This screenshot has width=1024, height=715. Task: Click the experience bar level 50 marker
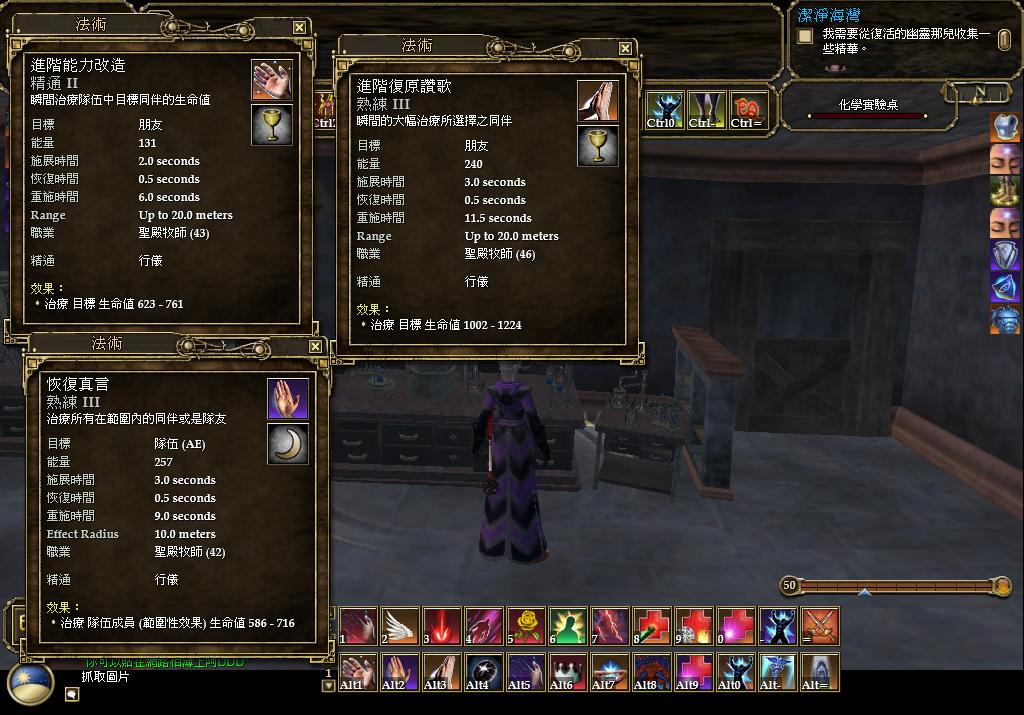click(x=790, y=585)
